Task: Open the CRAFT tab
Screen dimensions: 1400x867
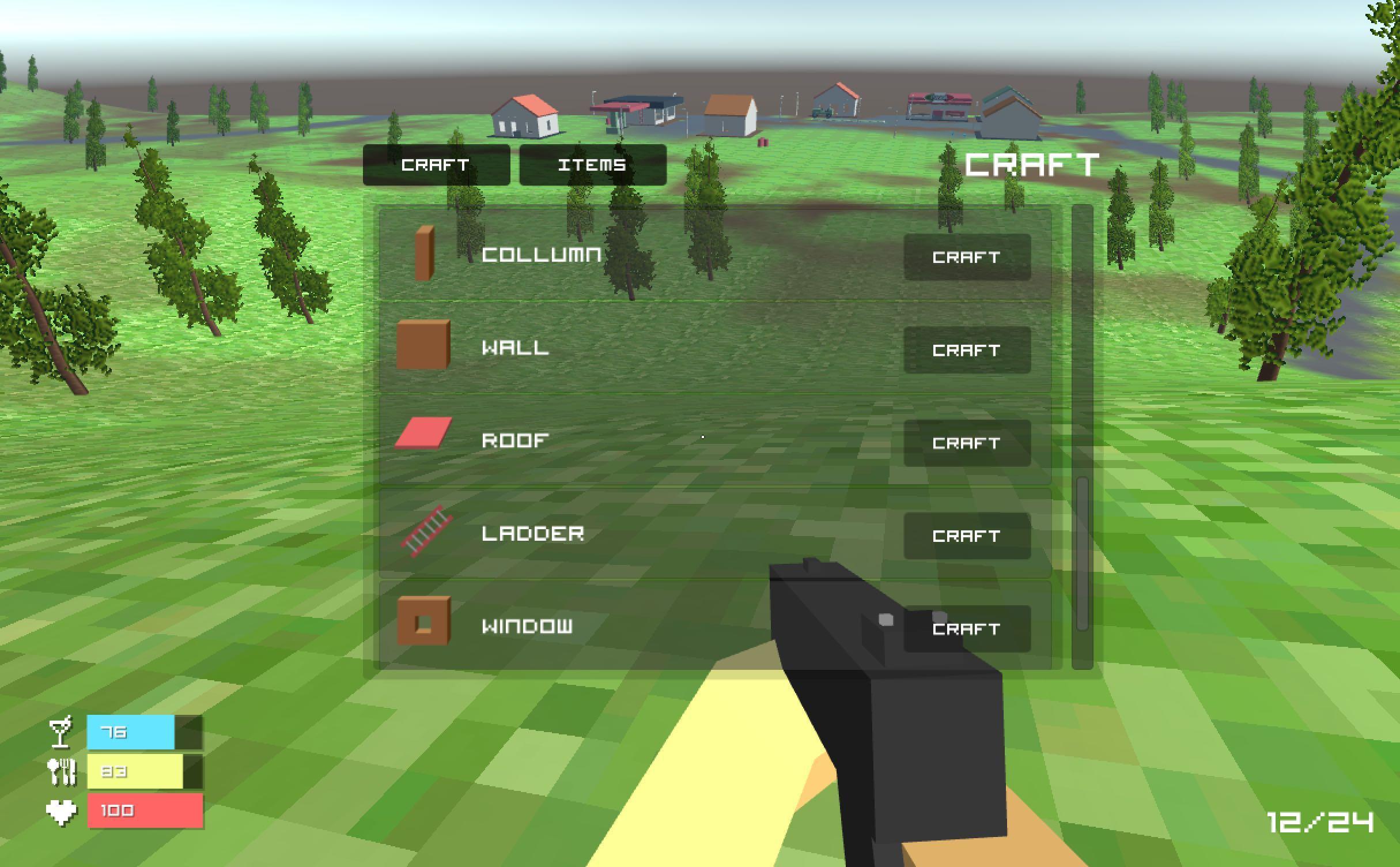Action: click(x=436, y=165)
